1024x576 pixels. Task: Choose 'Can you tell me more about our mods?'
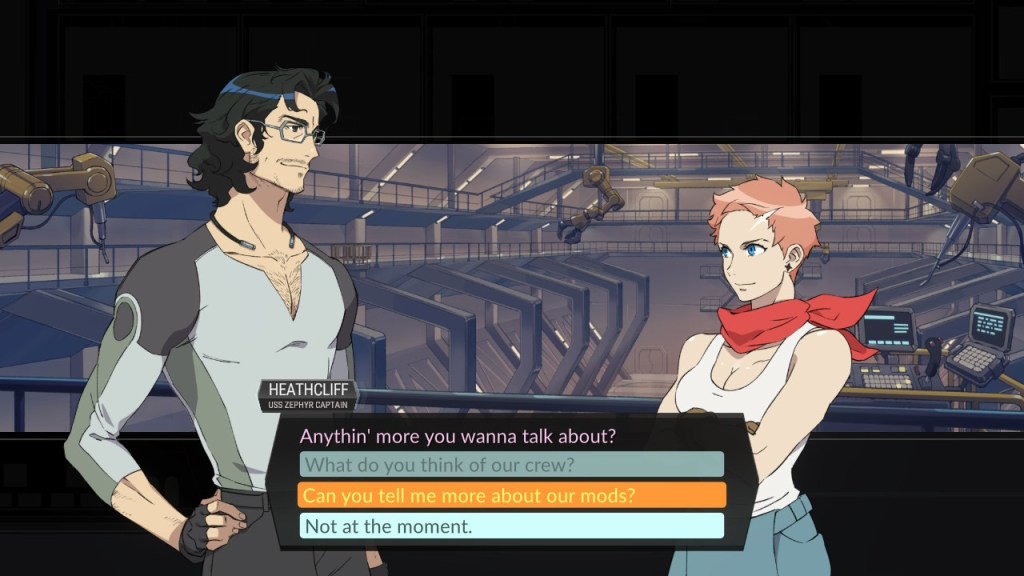(511, 495)
